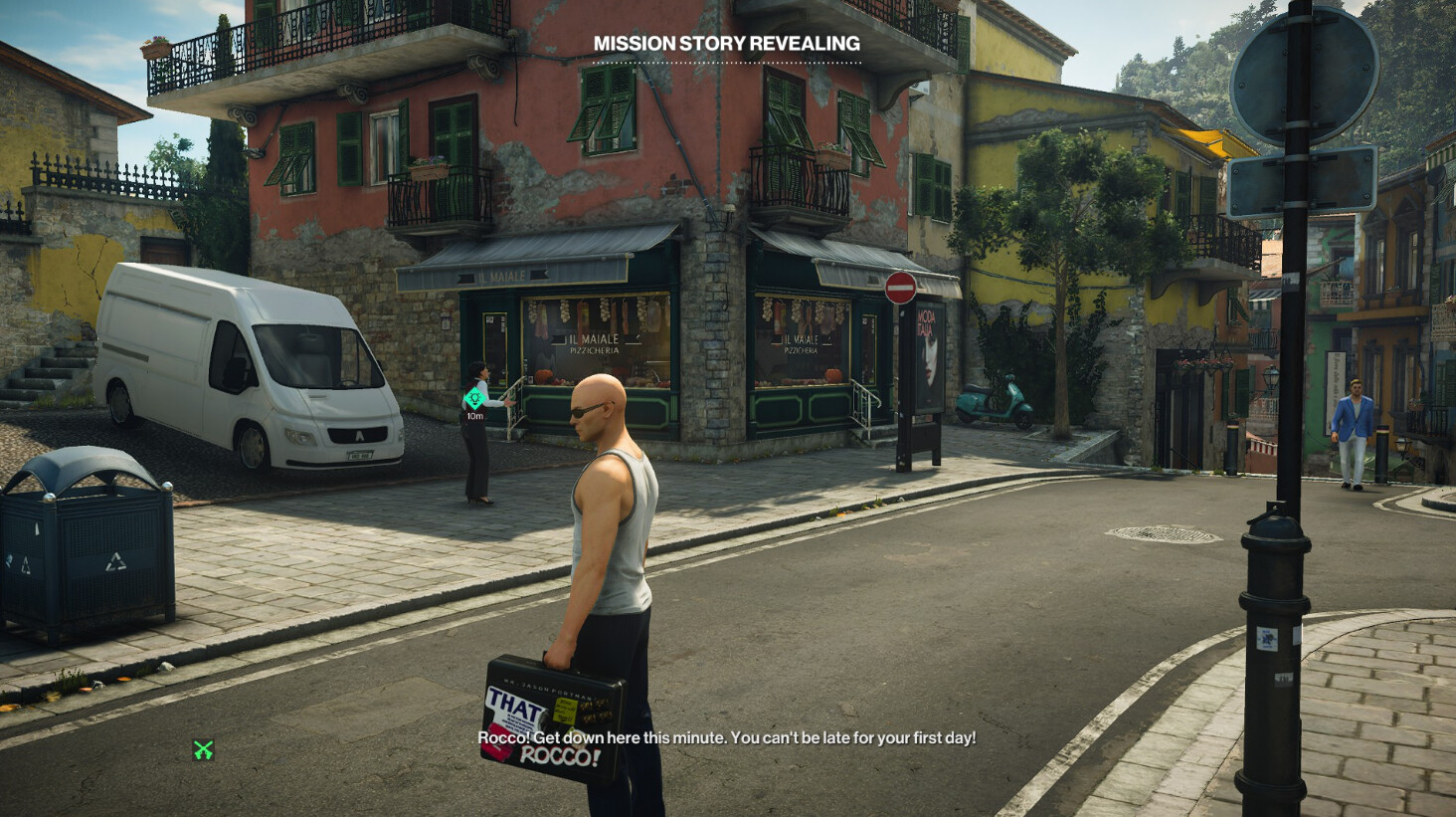Select the green lightbulb mission story marker

coord(474,399)
